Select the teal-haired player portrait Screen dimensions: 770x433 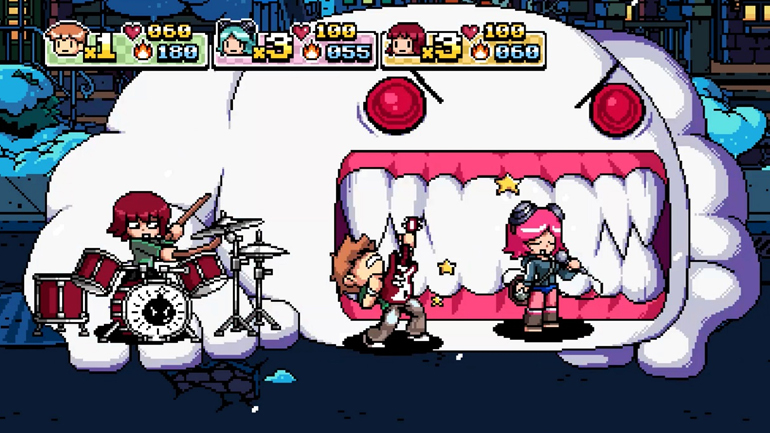click(x=234, y=42)
